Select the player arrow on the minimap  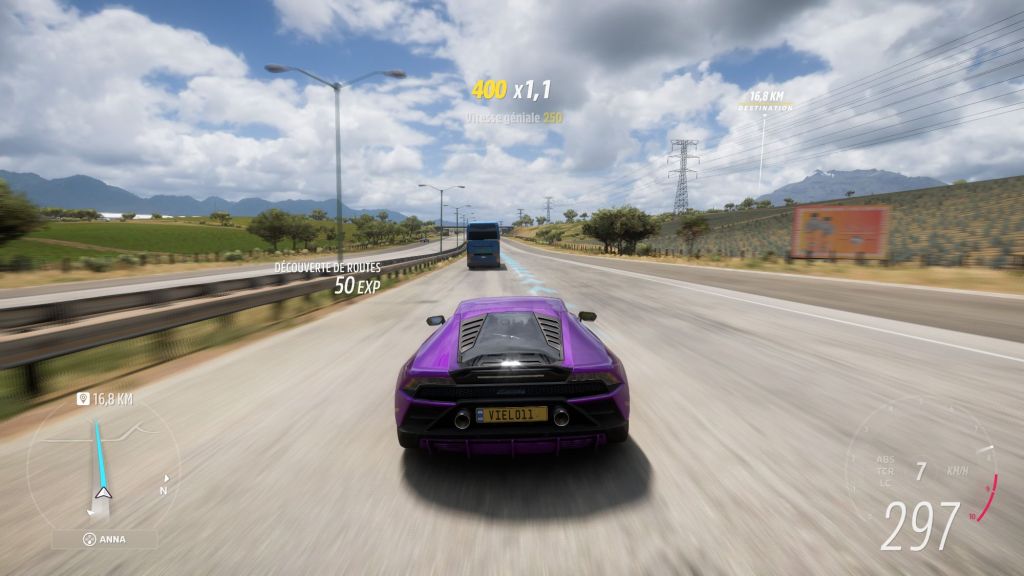point(103,492)
